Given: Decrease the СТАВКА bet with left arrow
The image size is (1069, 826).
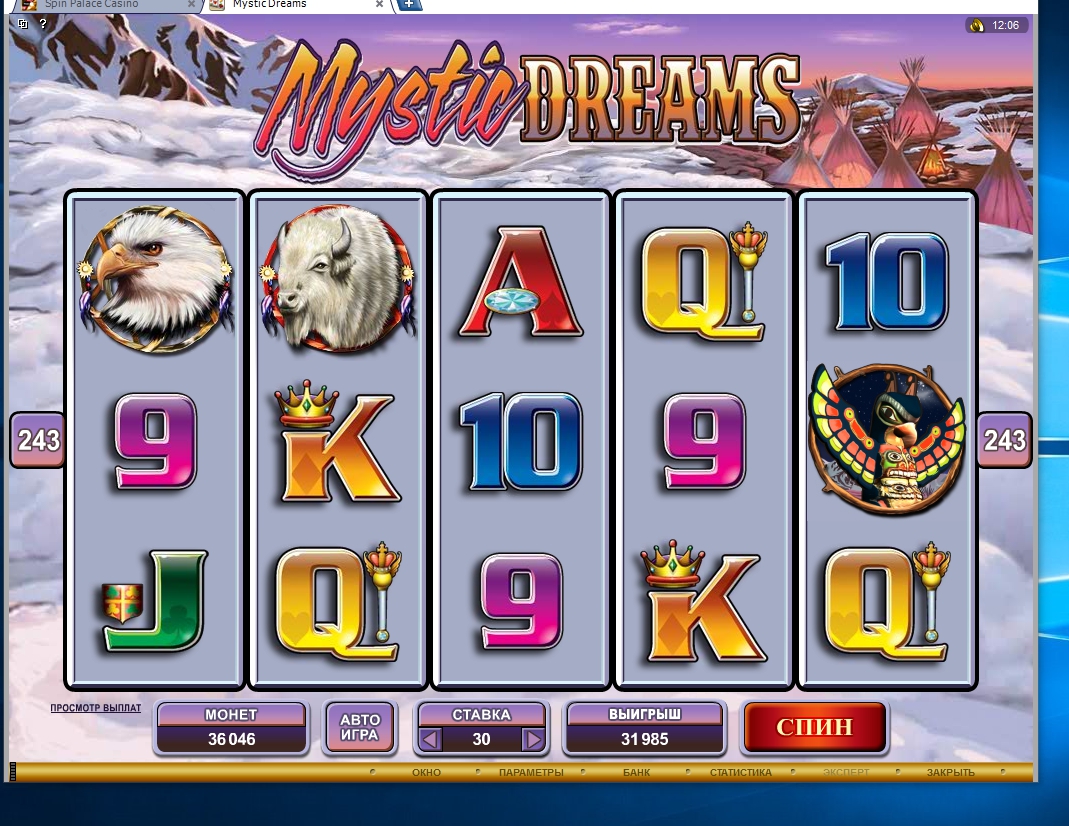Looking at the screenshot, I should [431, 740].
